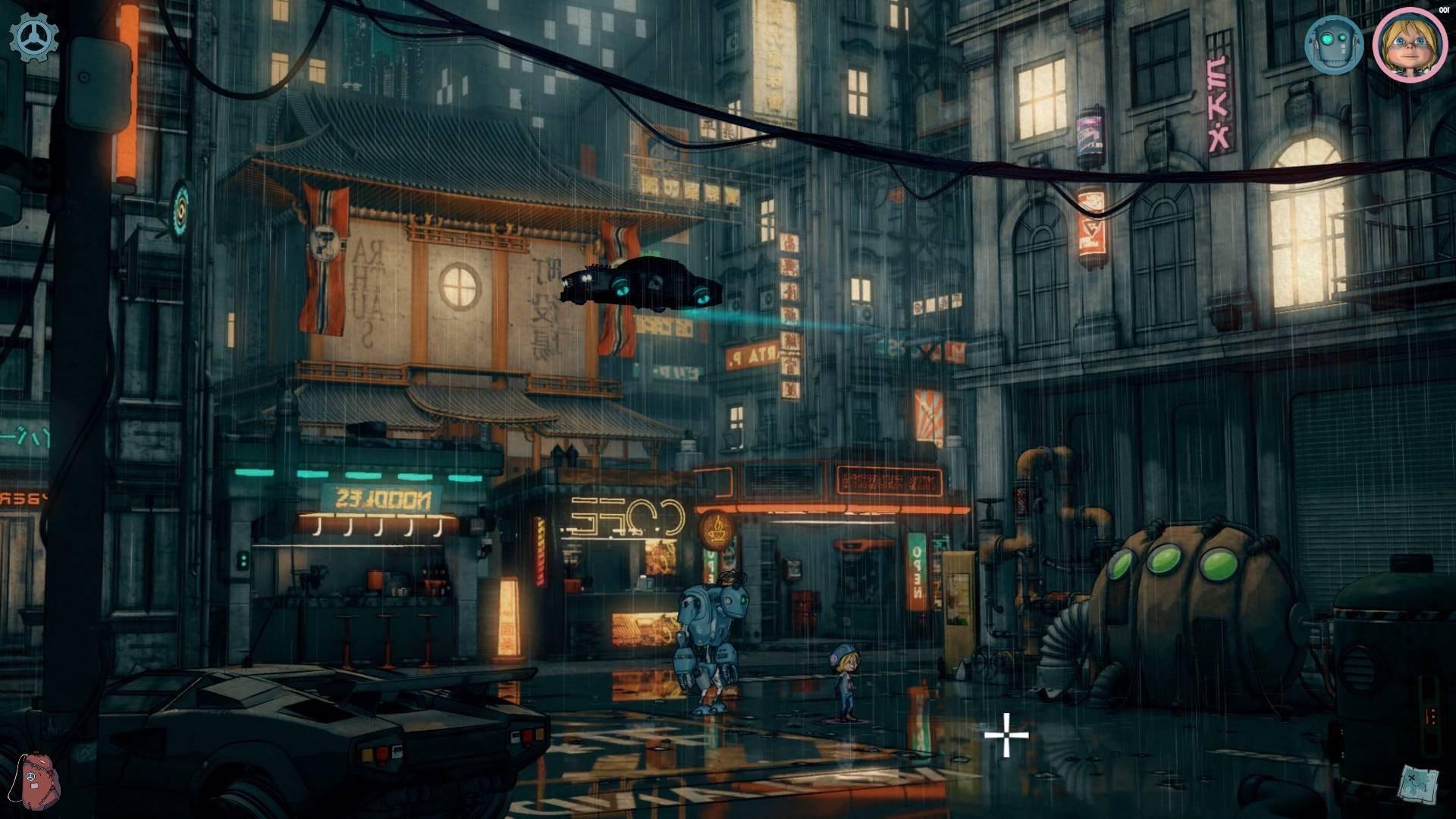Open the red backpack inventory
This screenshot has width=1456, height=819.
point(39,780)
